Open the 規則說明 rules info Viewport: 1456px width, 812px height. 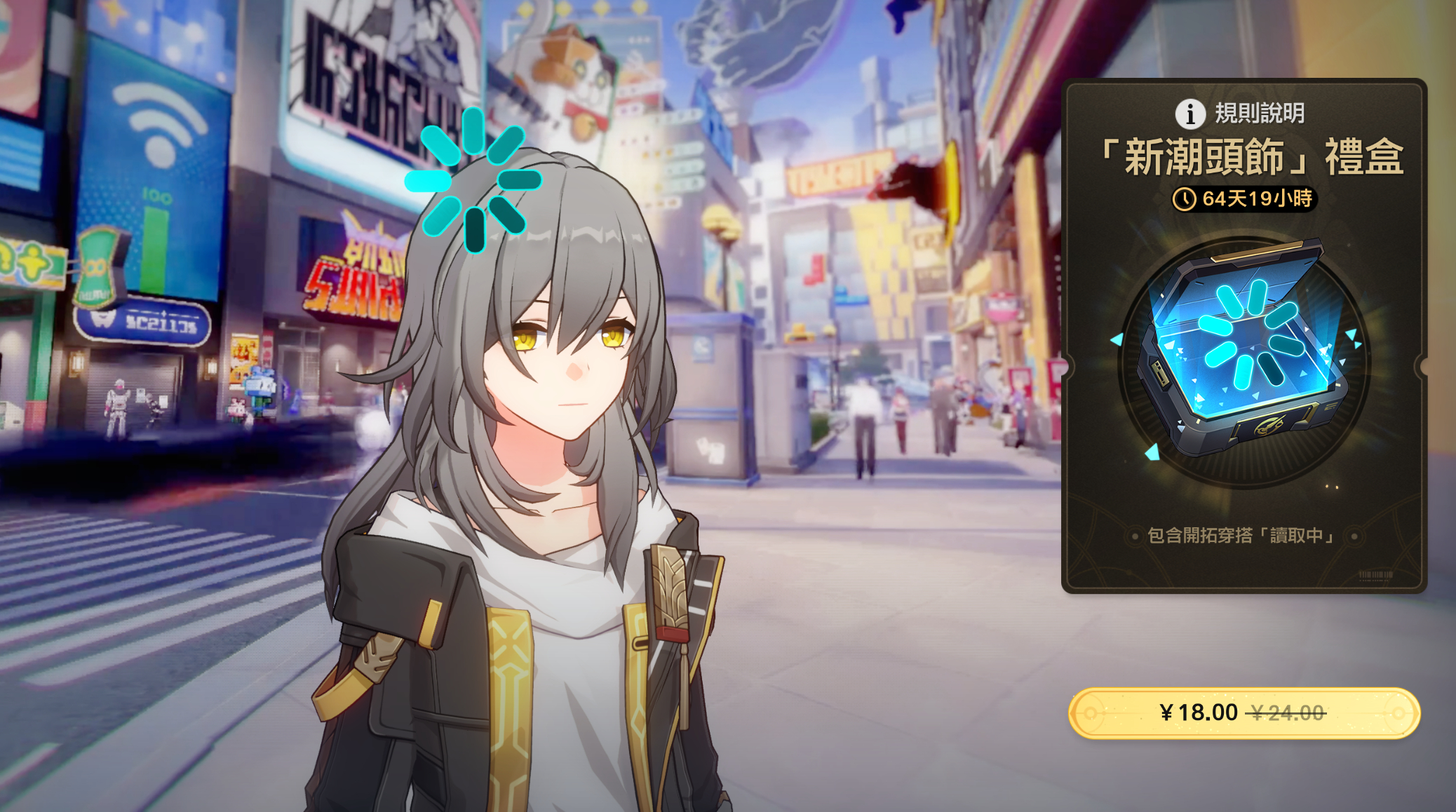1239,113
